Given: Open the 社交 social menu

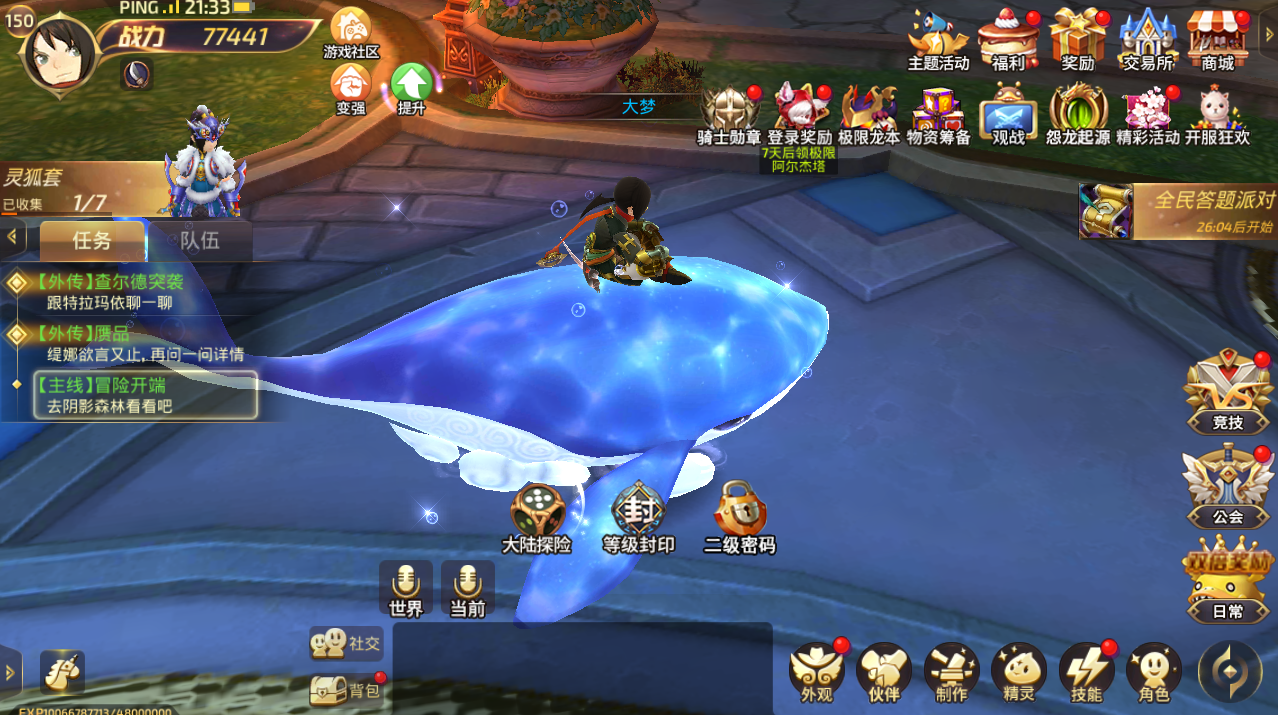Looking at the screenshot, I should [x=347, y=643].
